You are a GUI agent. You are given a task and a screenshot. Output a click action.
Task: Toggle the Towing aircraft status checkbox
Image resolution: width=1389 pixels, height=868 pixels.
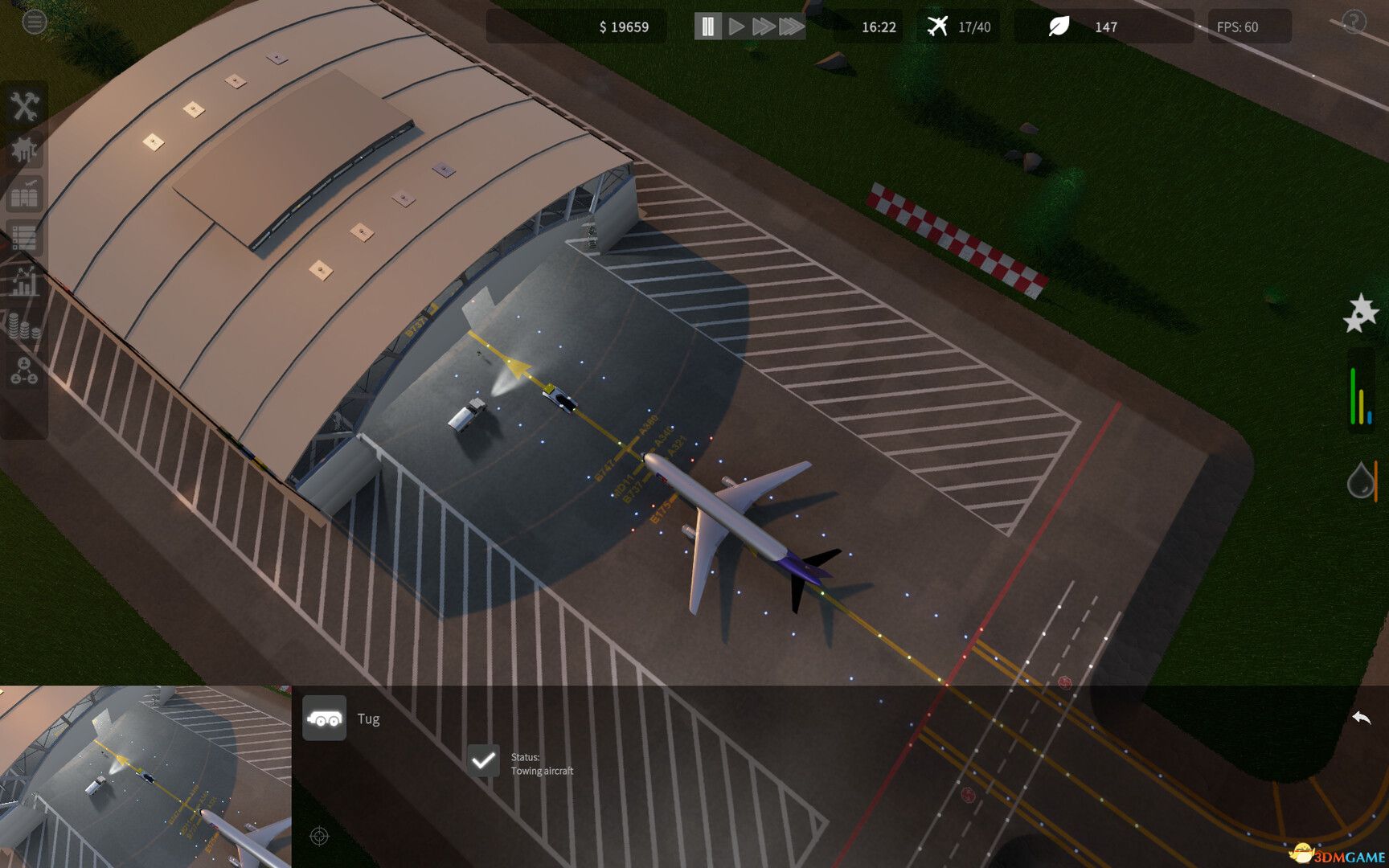(x=482, y=760)
